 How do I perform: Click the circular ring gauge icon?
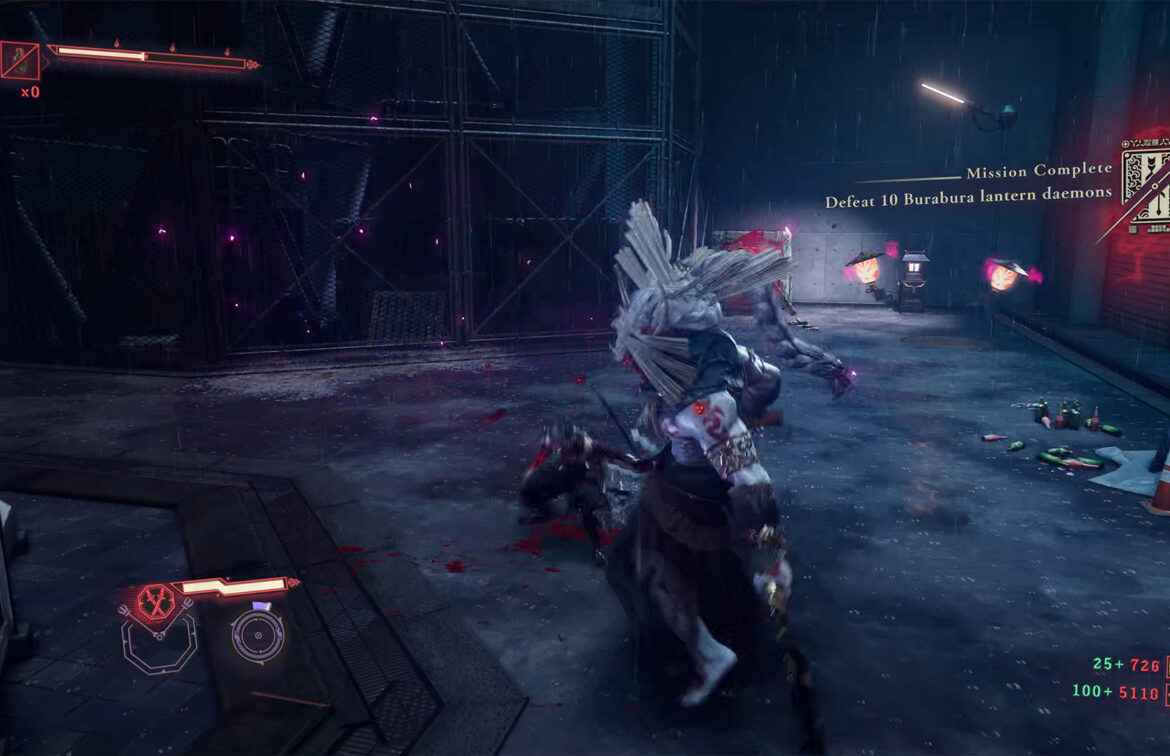[x=259, y=634]
